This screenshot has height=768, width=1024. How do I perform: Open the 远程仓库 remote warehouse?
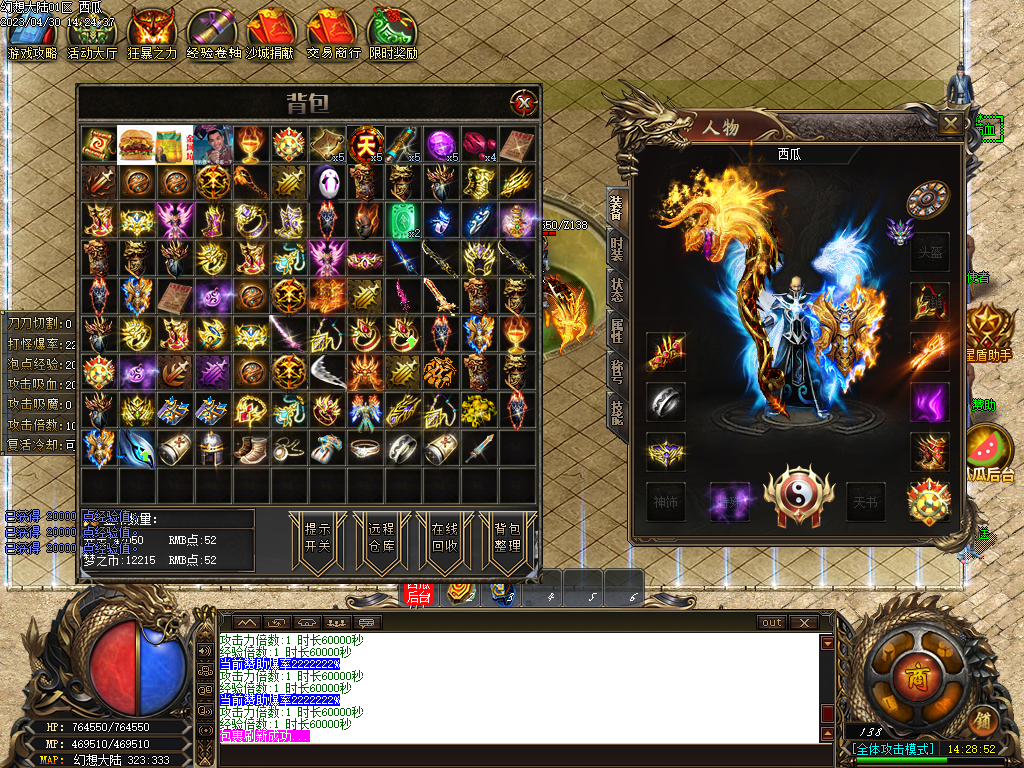coord(380,540)
